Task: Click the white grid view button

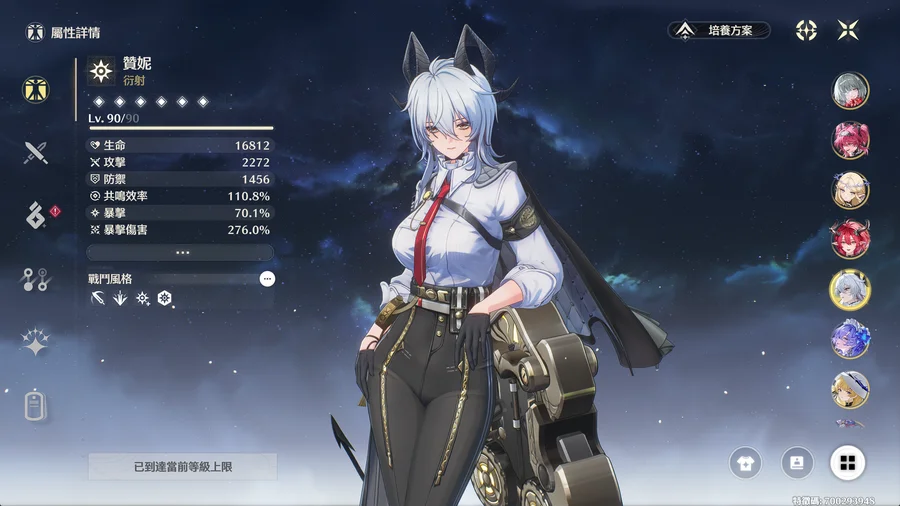Action: point(847,462)
